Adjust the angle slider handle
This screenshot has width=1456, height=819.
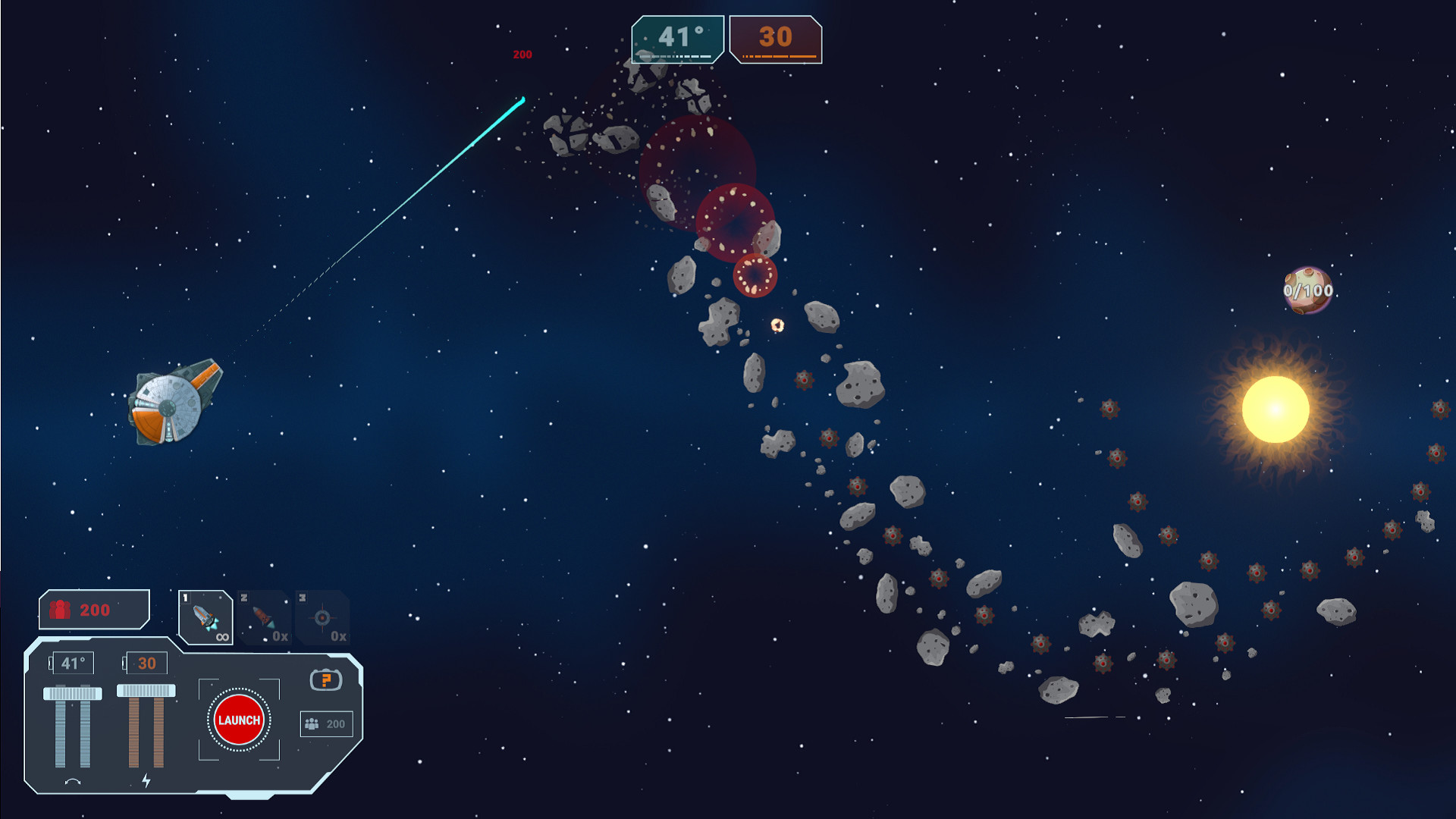click(x=73, y=692)
